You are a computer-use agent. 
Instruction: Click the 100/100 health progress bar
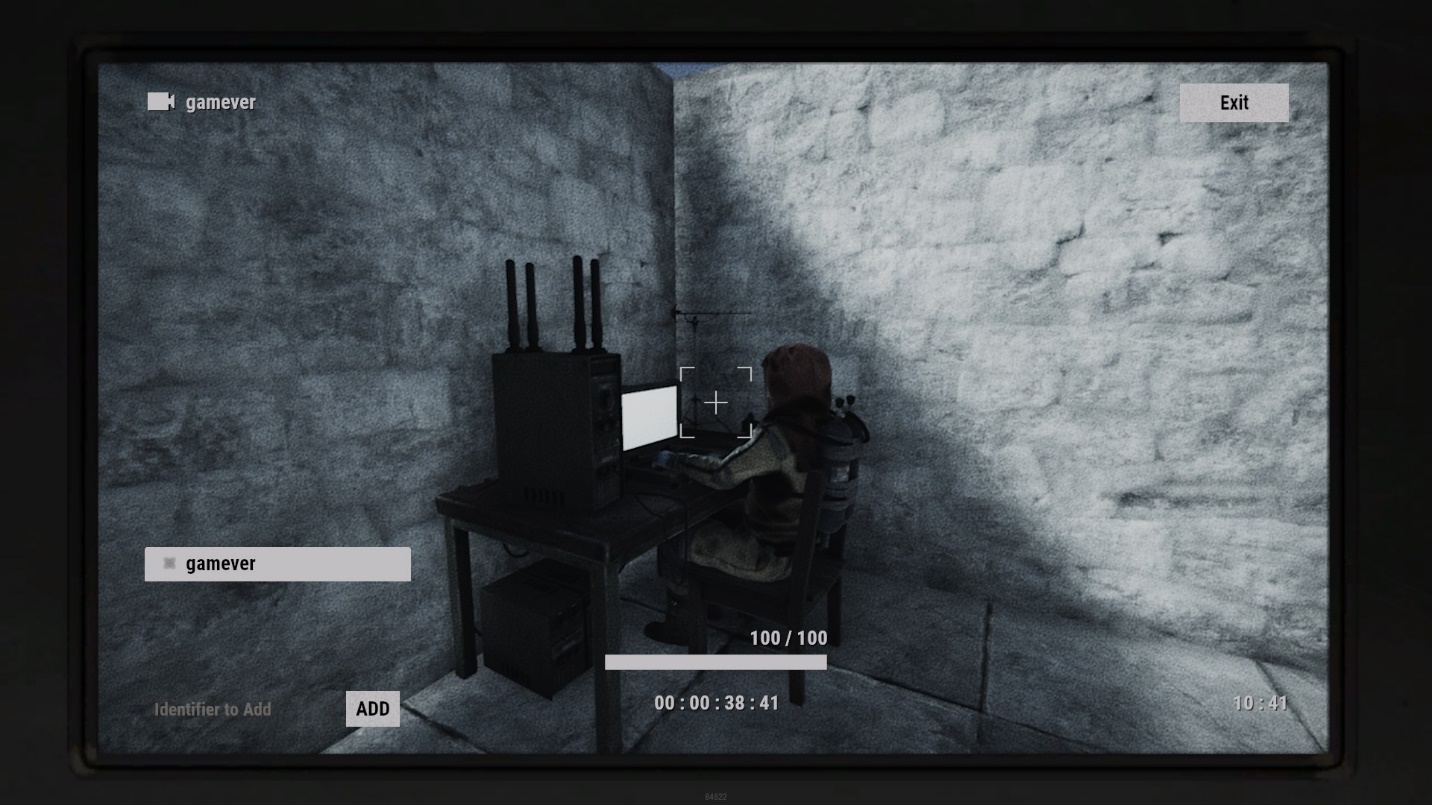(x=716, y=661)
